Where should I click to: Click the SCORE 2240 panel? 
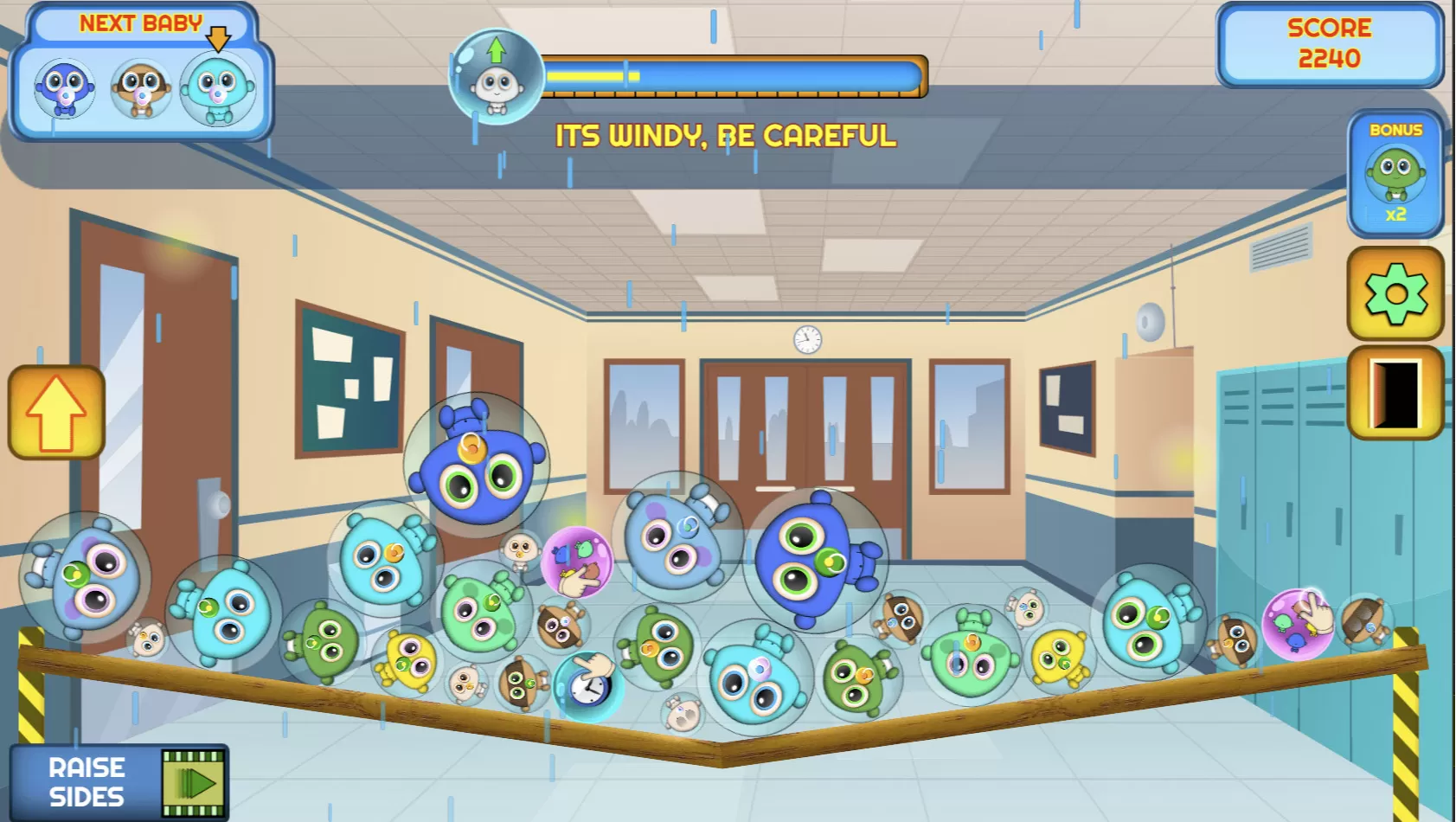1330,43
